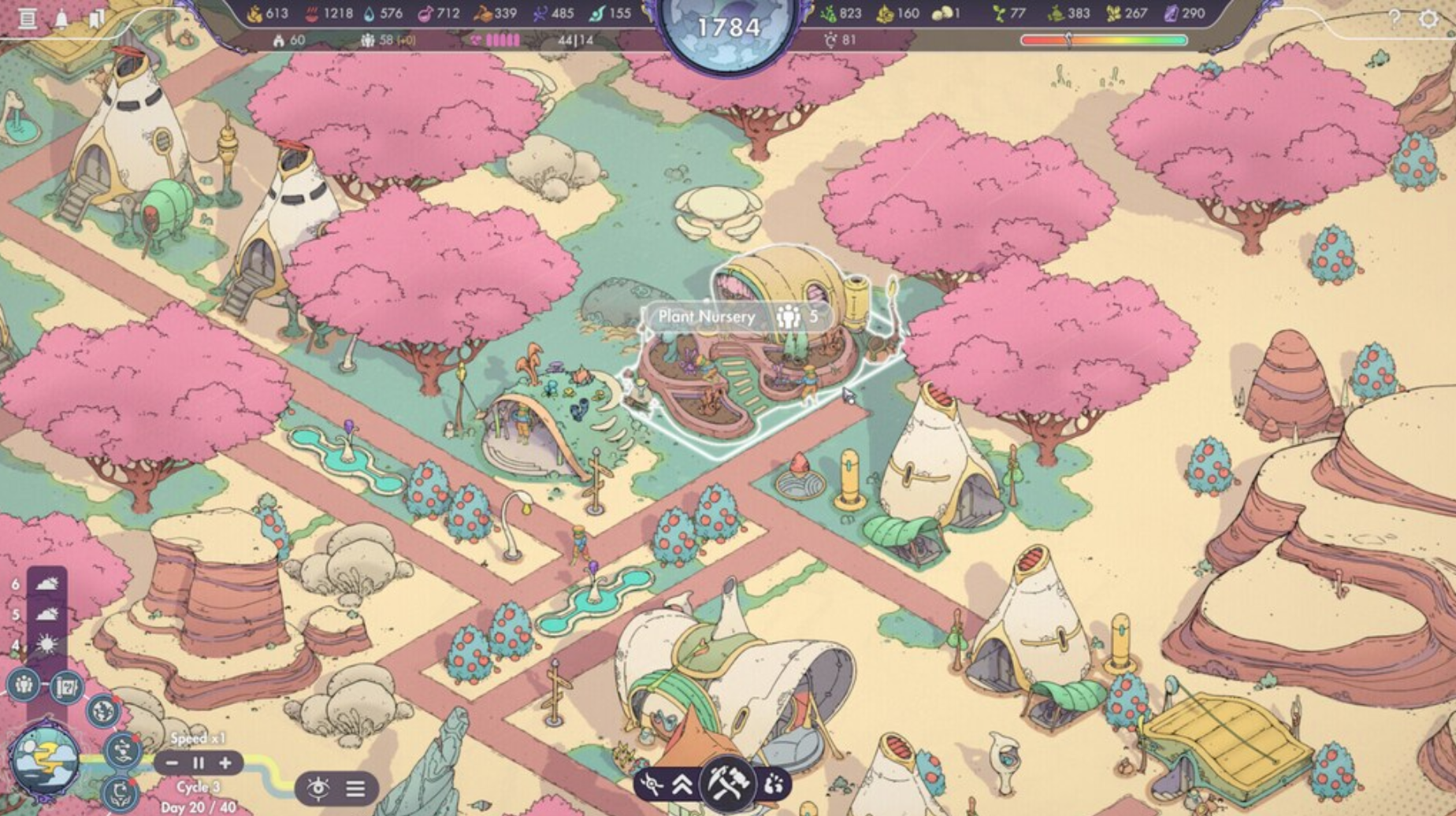The image size is (1456, 816).
Task: Open the scroll panel next to the population icon
Action: pos(67,687)
